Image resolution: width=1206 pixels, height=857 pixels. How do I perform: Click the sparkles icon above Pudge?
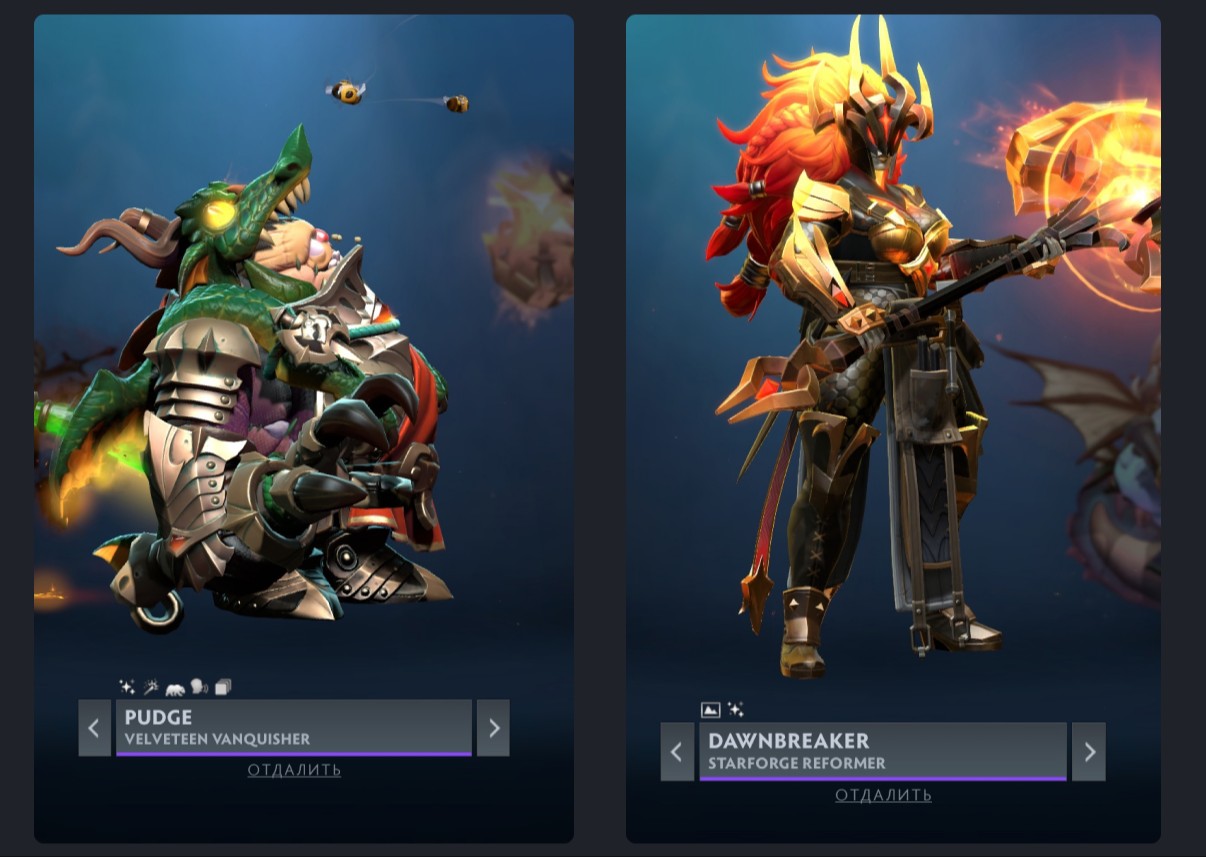click(x=127, y=687)
